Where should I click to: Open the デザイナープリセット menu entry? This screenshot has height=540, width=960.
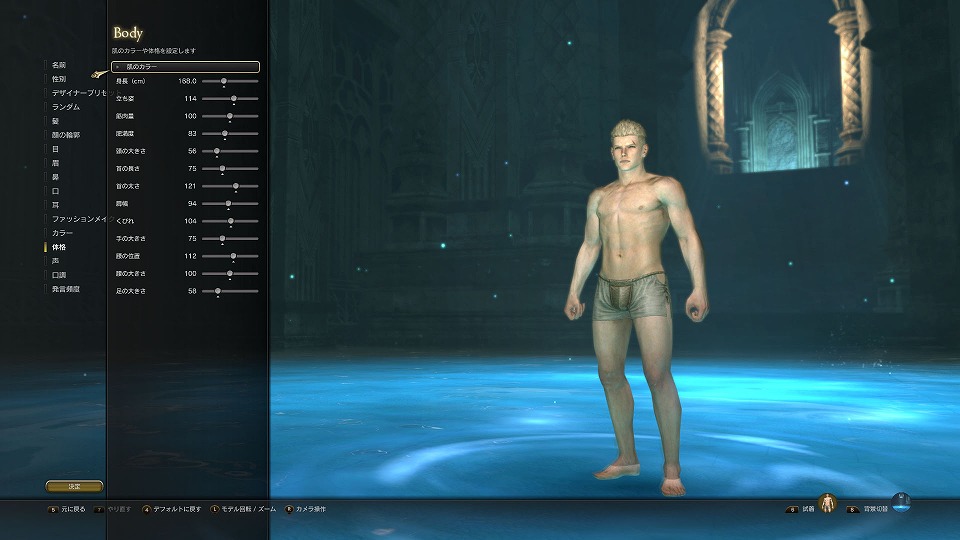78,92
